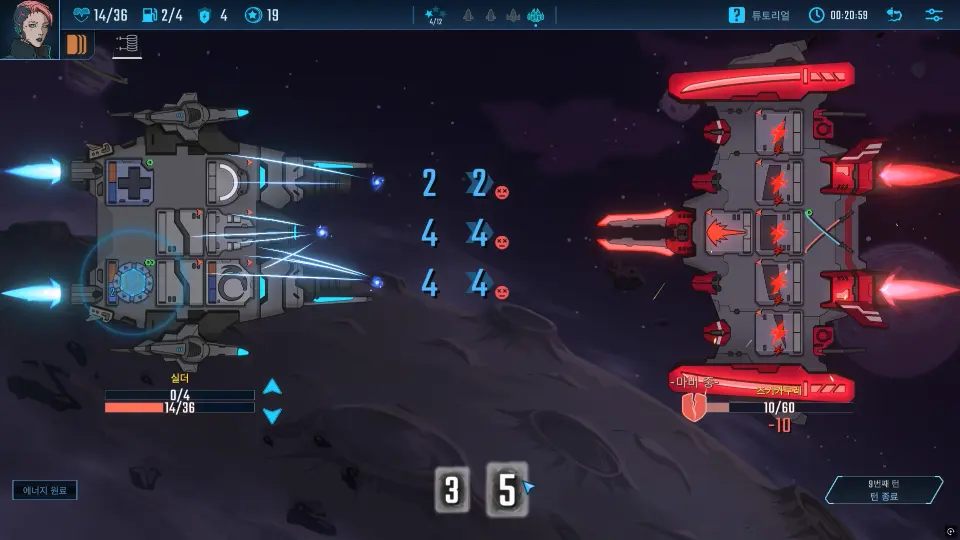The width and height of the screenshot is (960, 540).
Task: Switch to the database list tab
Action: 127,44
